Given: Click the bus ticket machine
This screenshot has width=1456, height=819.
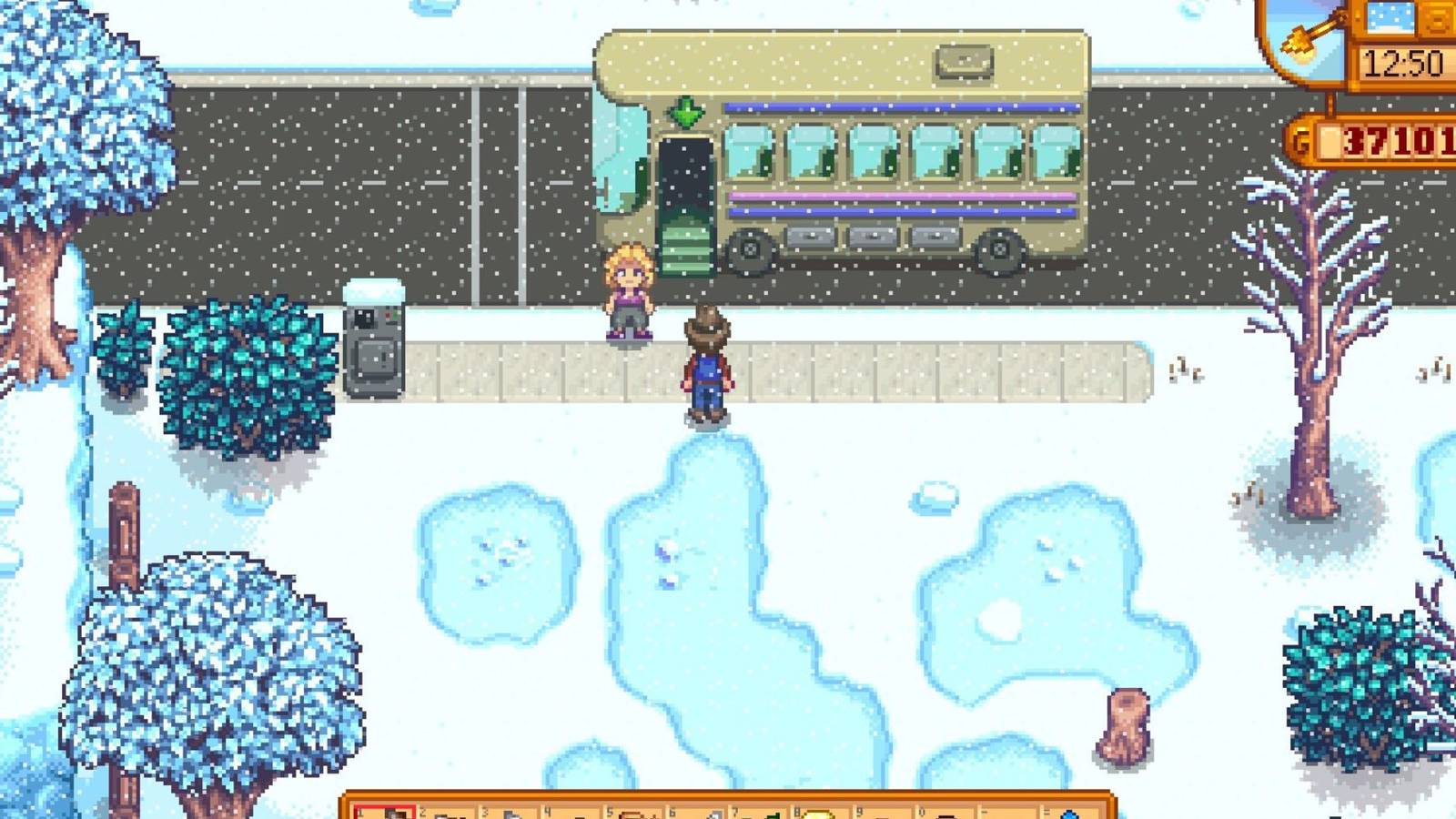Looking at the screenshot, I should pos(373,350).
